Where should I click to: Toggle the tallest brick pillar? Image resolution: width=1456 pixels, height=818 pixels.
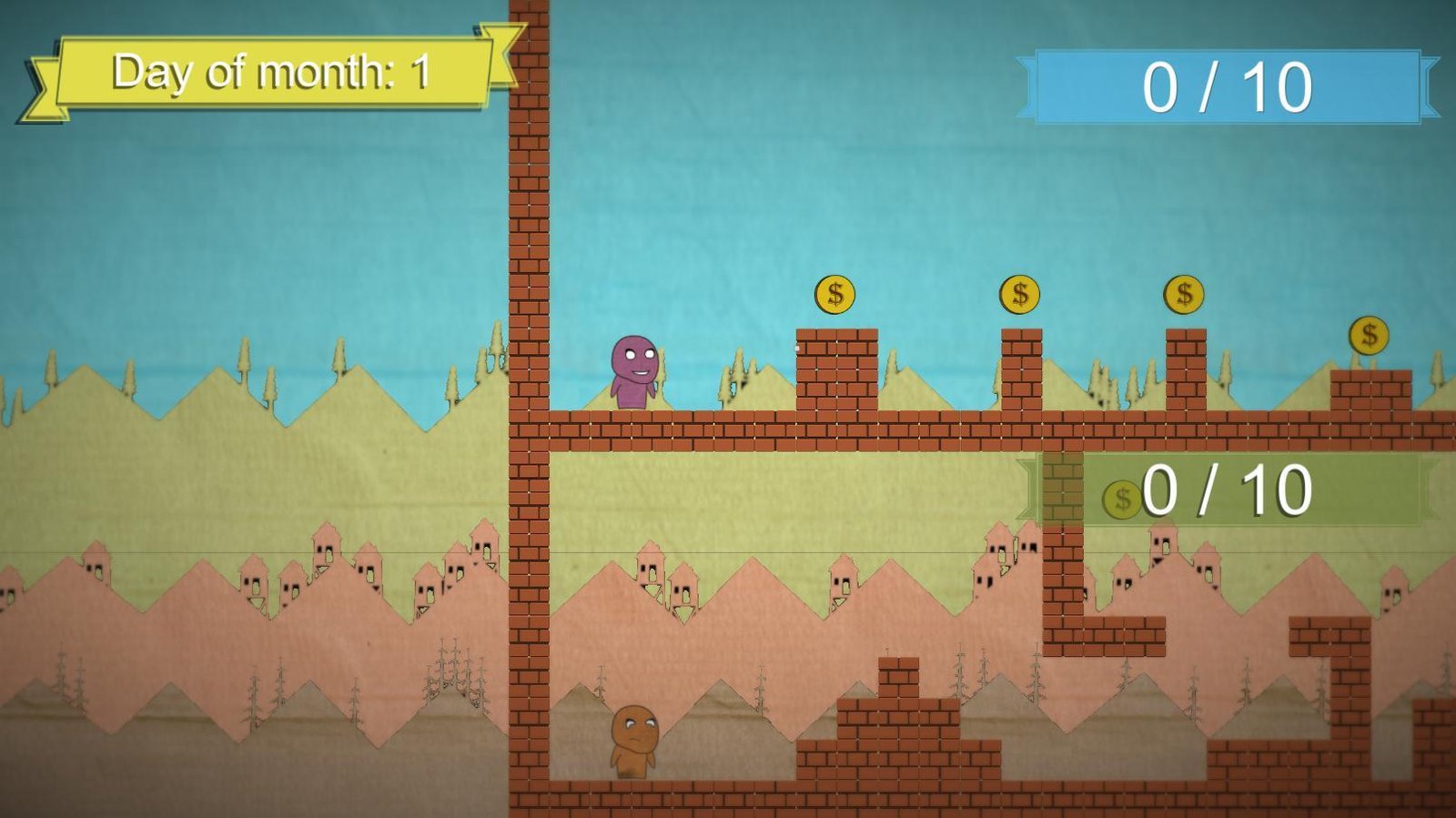point(836,373)
